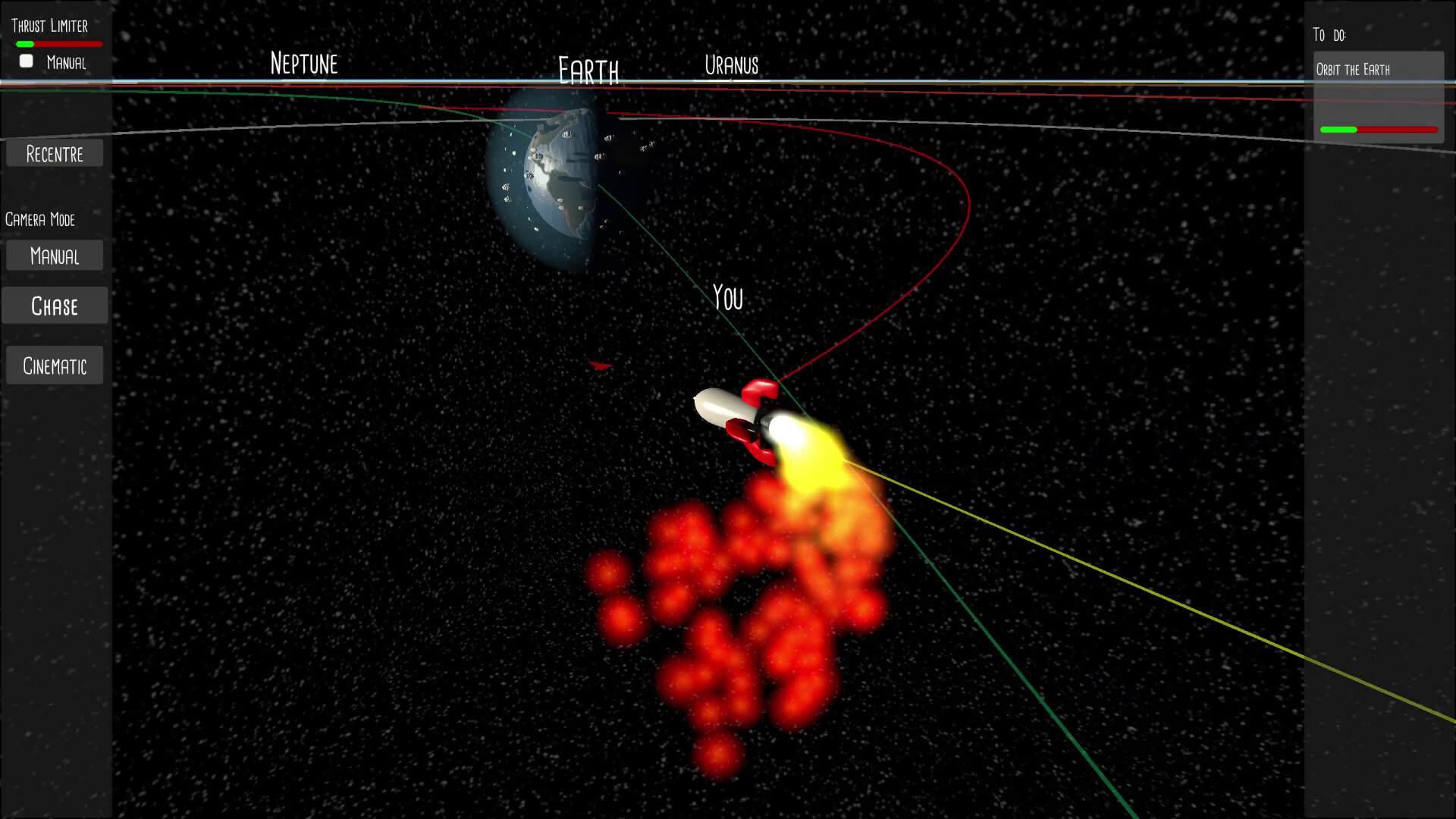The width and height of the screenshot is (1456, 819).
Task: Click the green Thrust Limiter indicator segment
Action: [25, 43]
